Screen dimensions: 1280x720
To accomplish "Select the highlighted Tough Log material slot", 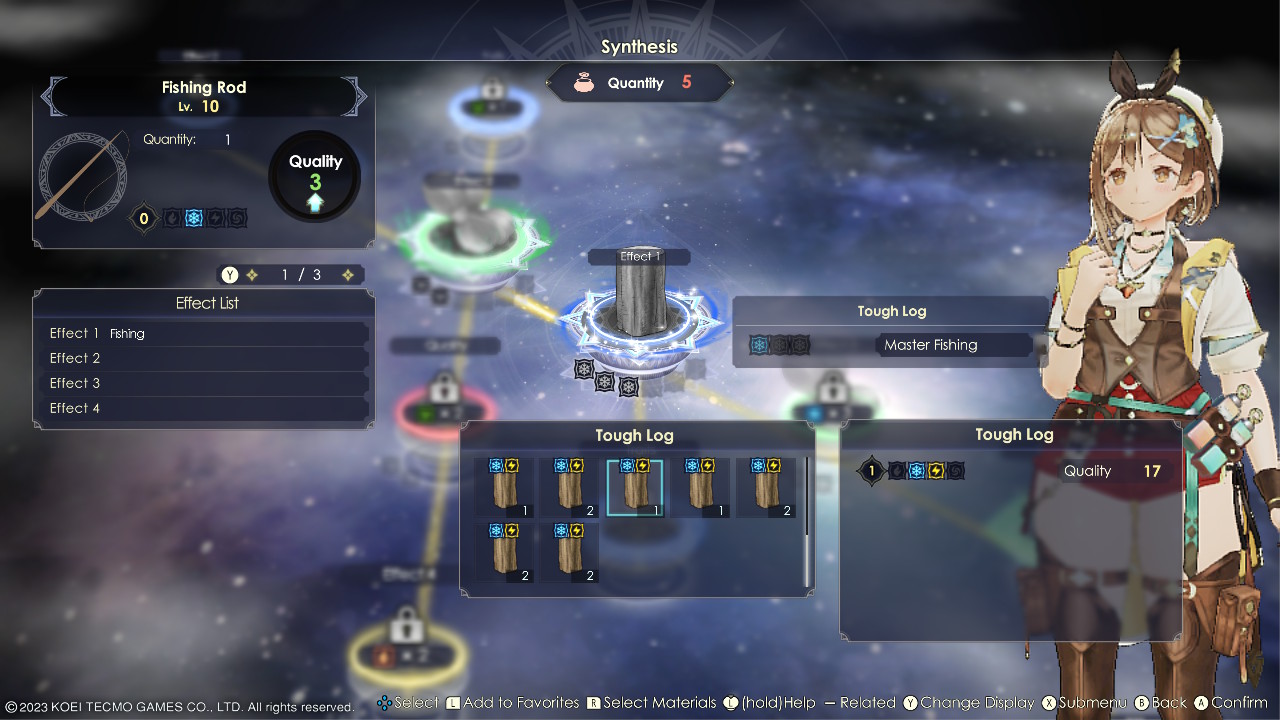I will [634, 488].
